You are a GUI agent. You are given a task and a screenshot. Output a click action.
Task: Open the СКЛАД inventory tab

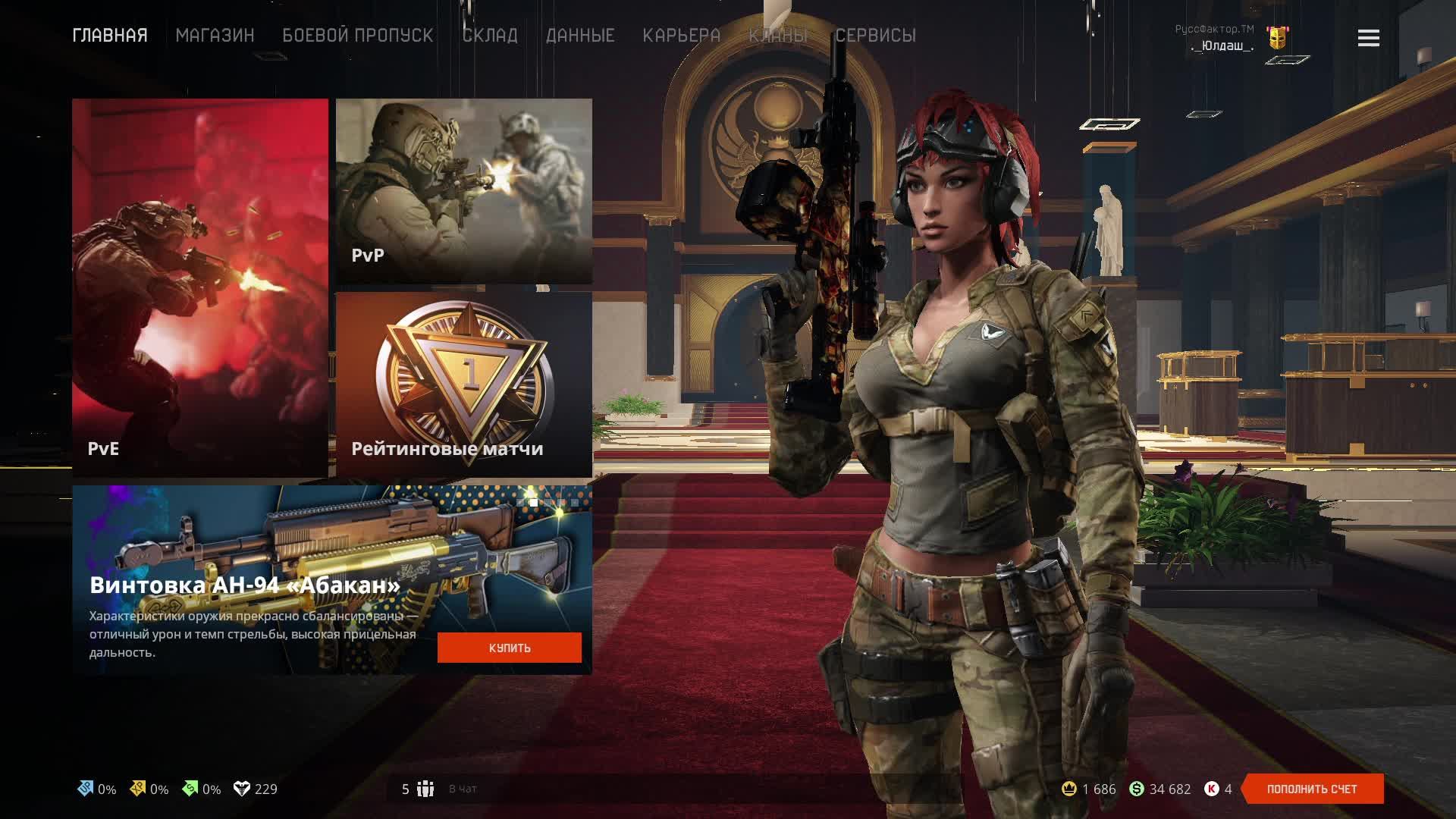(490, 36)
